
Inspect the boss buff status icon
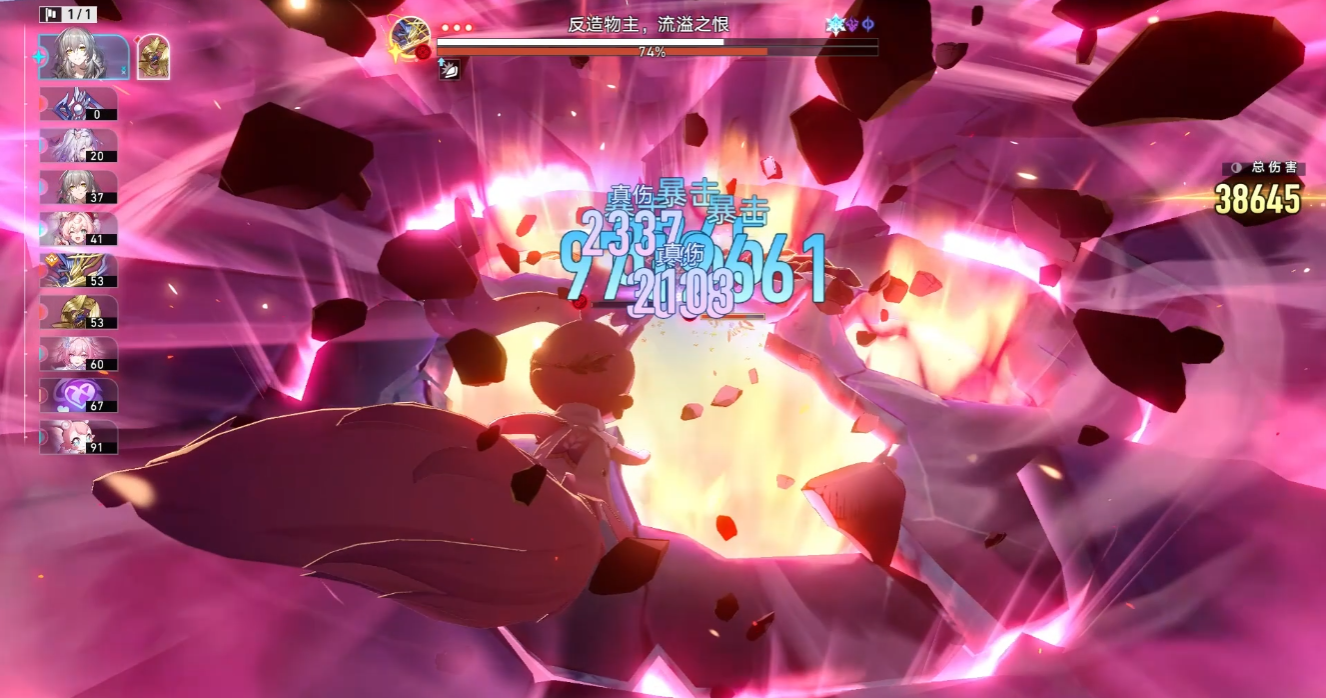pyautogui.click(x=451, y=69)
